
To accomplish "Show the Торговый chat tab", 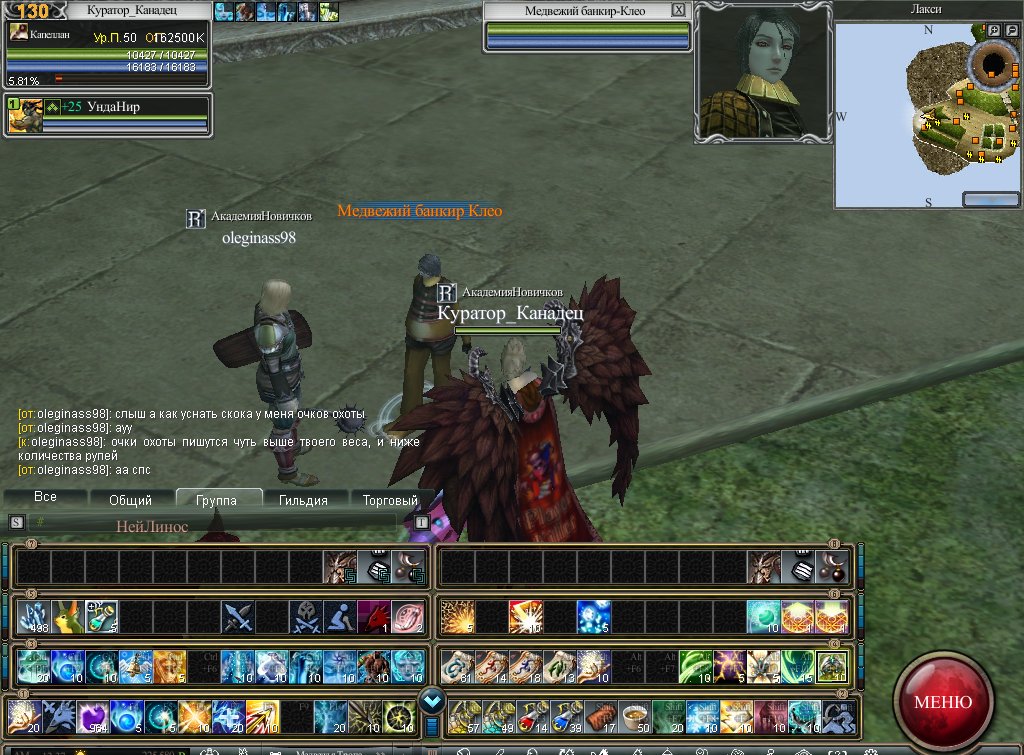I will tap(390, 500).
